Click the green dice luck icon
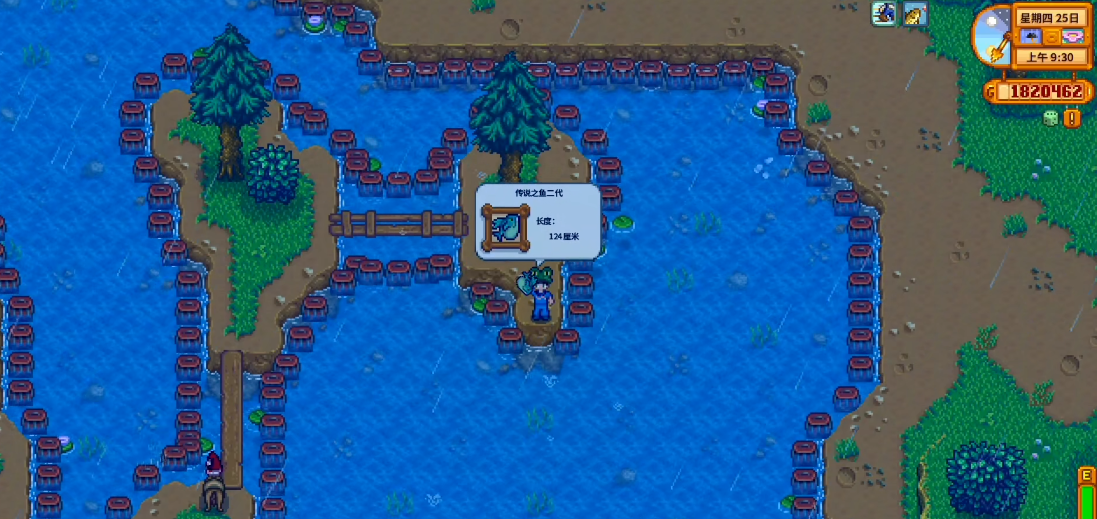This screenshot has width=1097, height=519. pos(1051,118)
